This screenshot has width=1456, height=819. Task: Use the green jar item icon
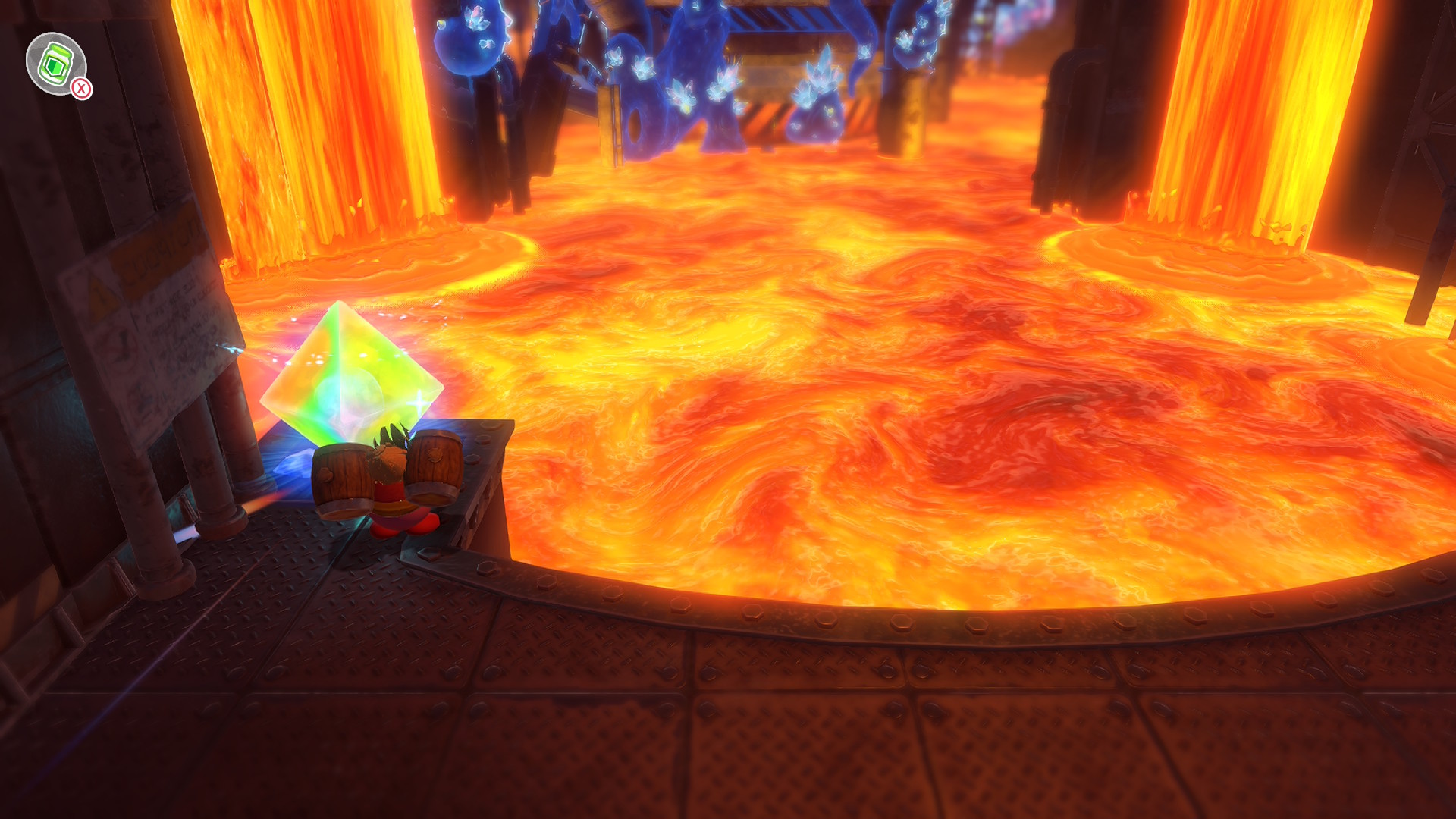(x=56, y=64)
